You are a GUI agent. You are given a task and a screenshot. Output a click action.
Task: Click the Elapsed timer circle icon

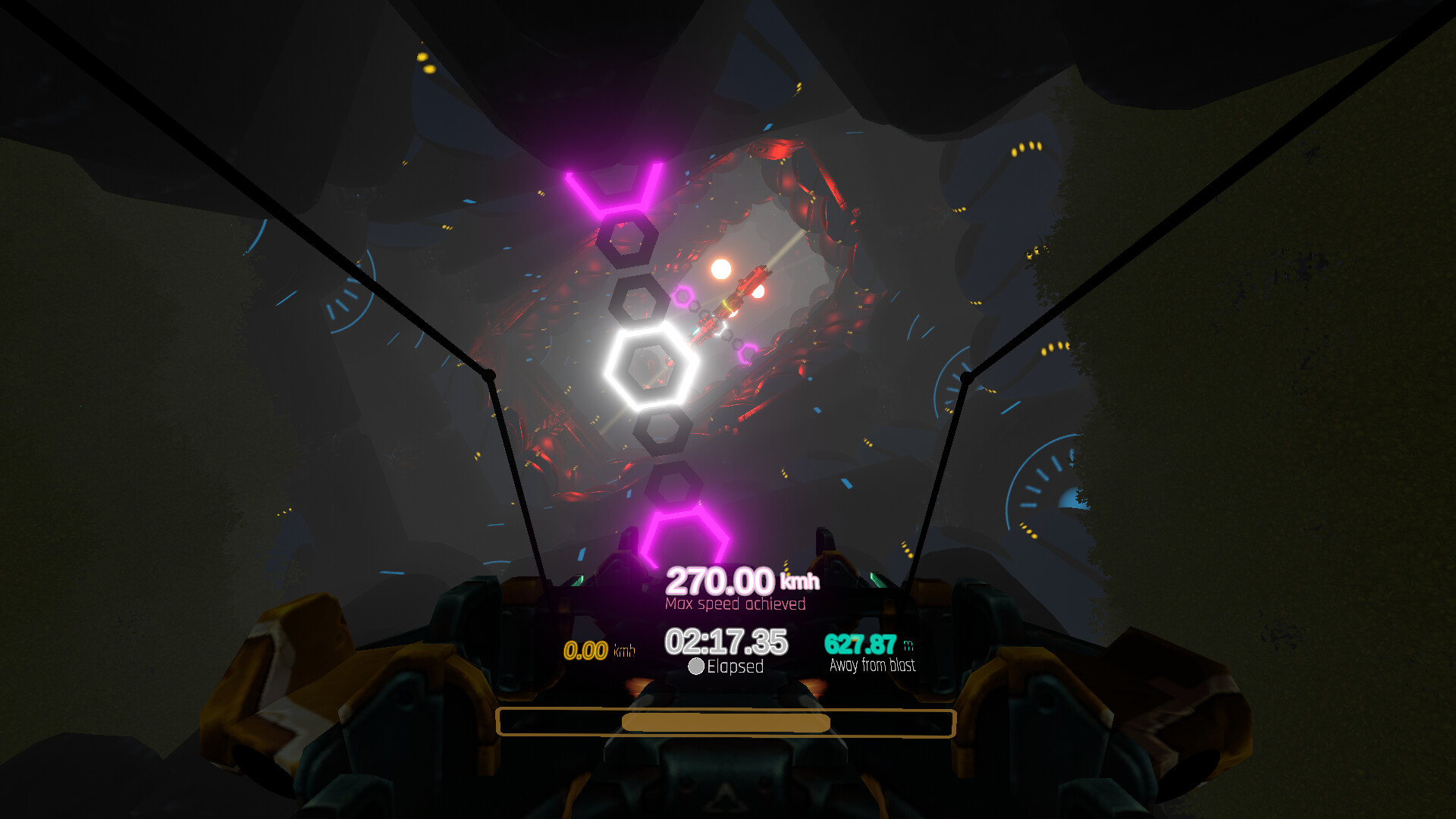695,667
